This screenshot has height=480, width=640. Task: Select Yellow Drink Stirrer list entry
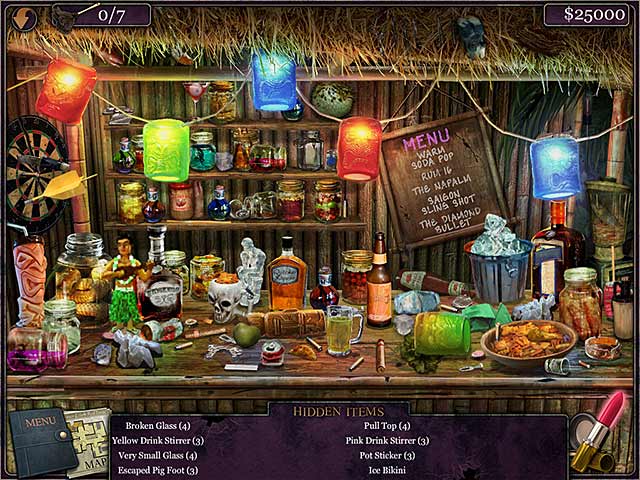[158, 441]
